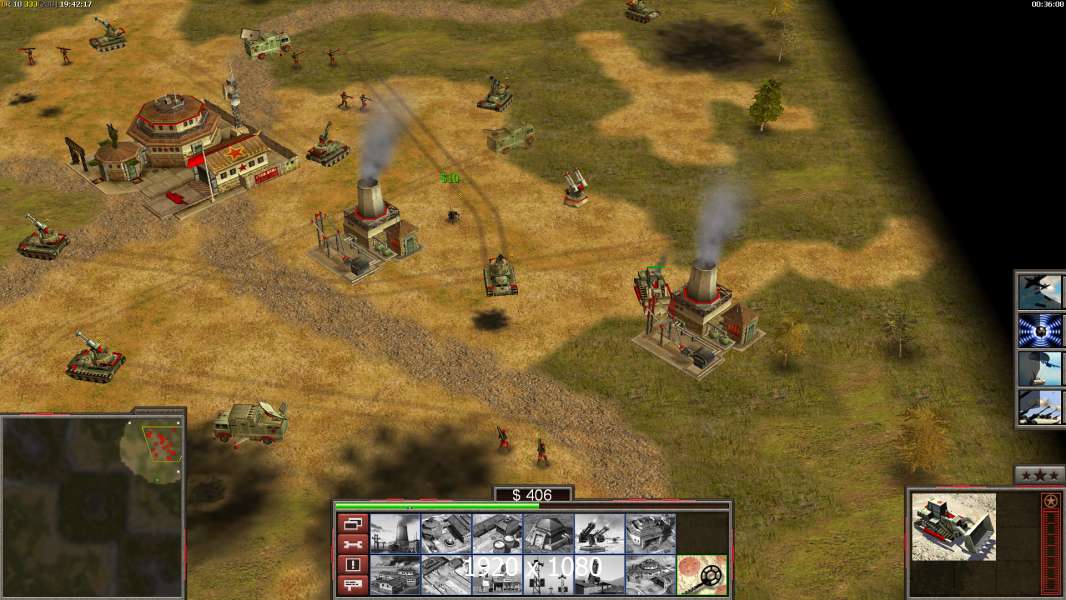Click the selected dozer portrait
Viewport: 1066px width, 600px height.
(953, 525)
